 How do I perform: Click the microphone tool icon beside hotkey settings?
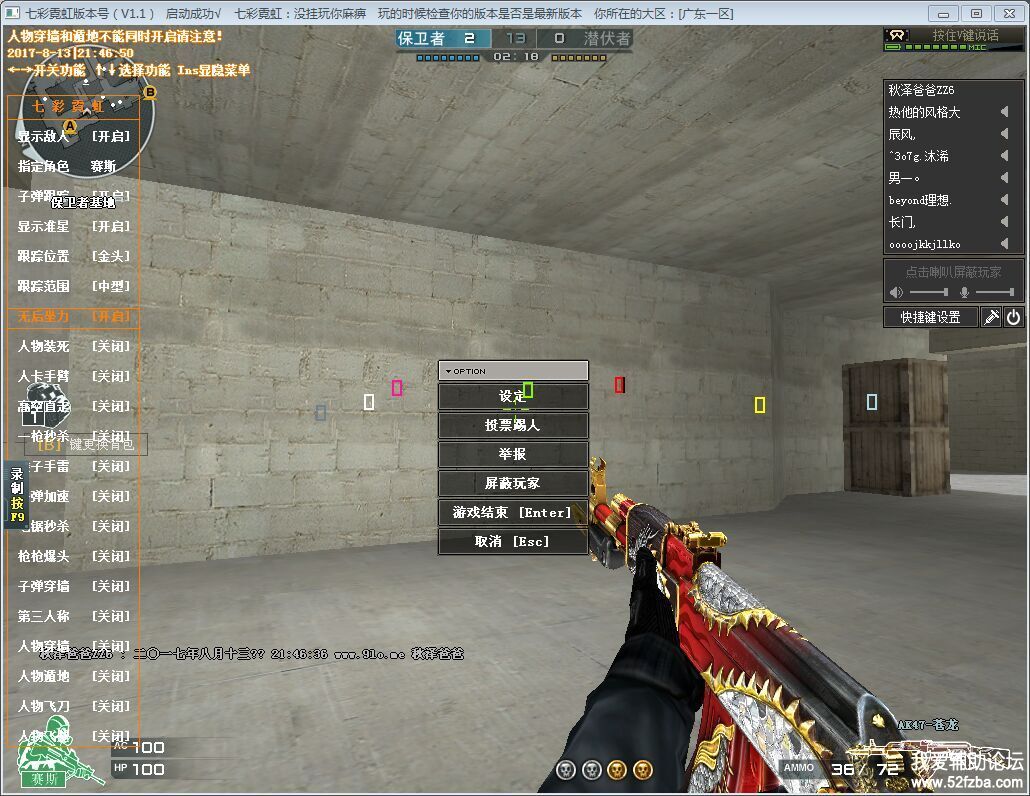pyautogui.click(x=991, y=317)
